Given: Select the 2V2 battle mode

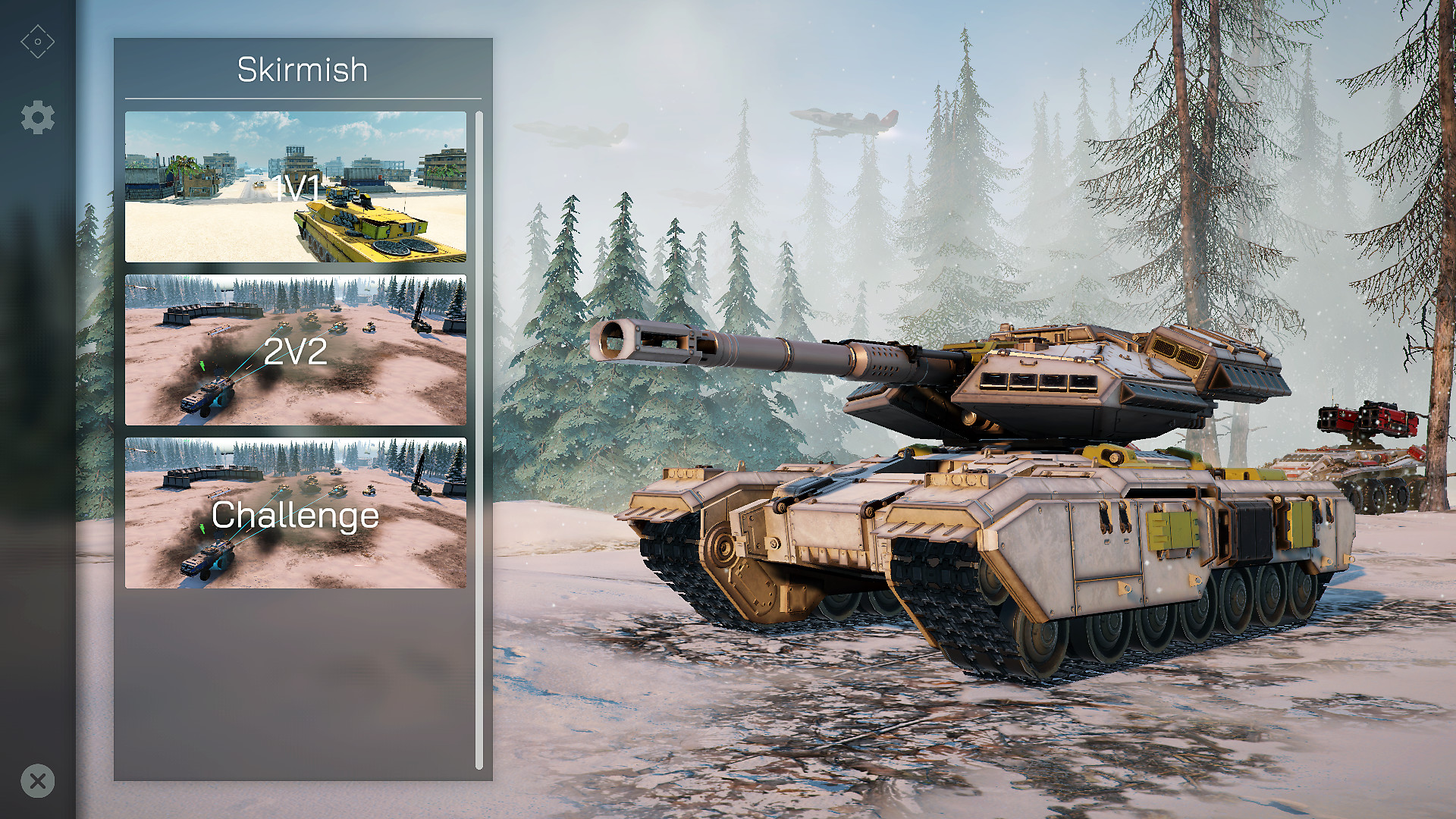Looking at the screenshot, I should pos(296,349).
